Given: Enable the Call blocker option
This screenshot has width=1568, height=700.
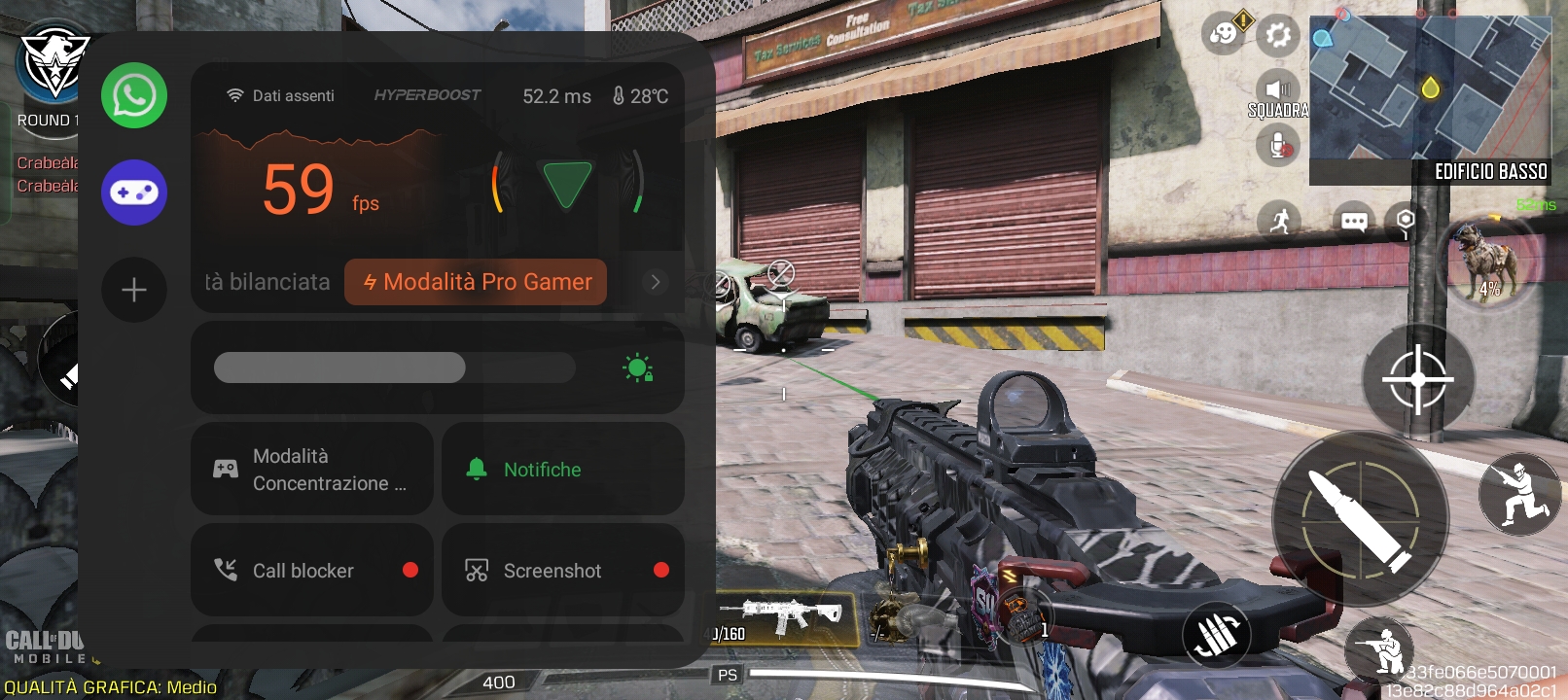Looking at the screenshot, I should point(312,571).
